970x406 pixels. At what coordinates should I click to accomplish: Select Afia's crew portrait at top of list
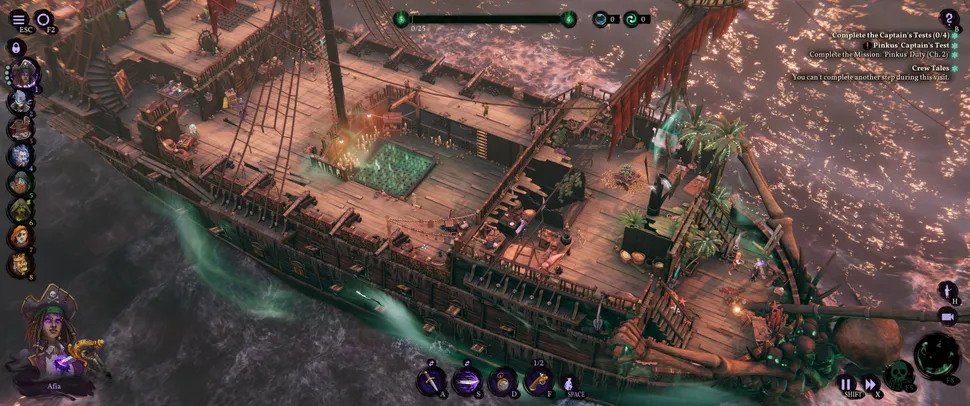(24, 73)
